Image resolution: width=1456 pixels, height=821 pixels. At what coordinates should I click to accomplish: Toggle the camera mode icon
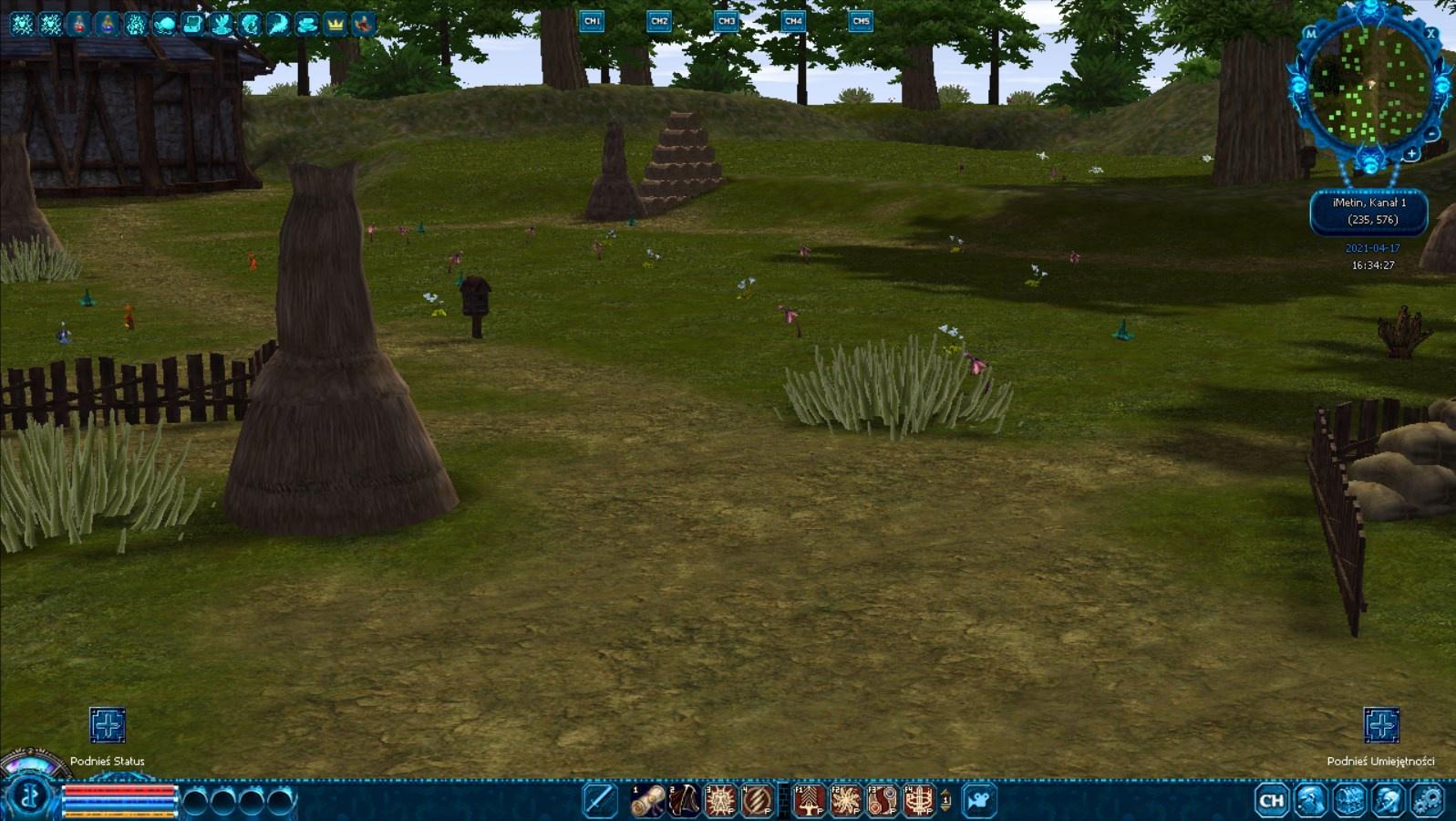(979, 801)
